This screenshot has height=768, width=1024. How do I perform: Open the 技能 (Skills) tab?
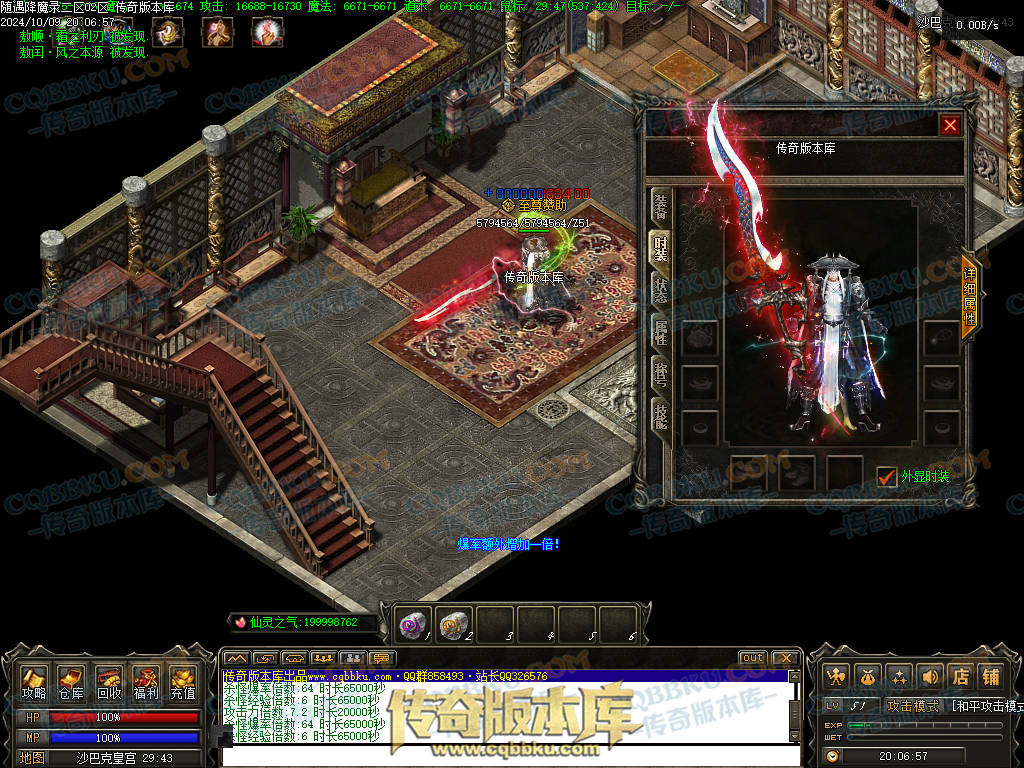[661, 417]
